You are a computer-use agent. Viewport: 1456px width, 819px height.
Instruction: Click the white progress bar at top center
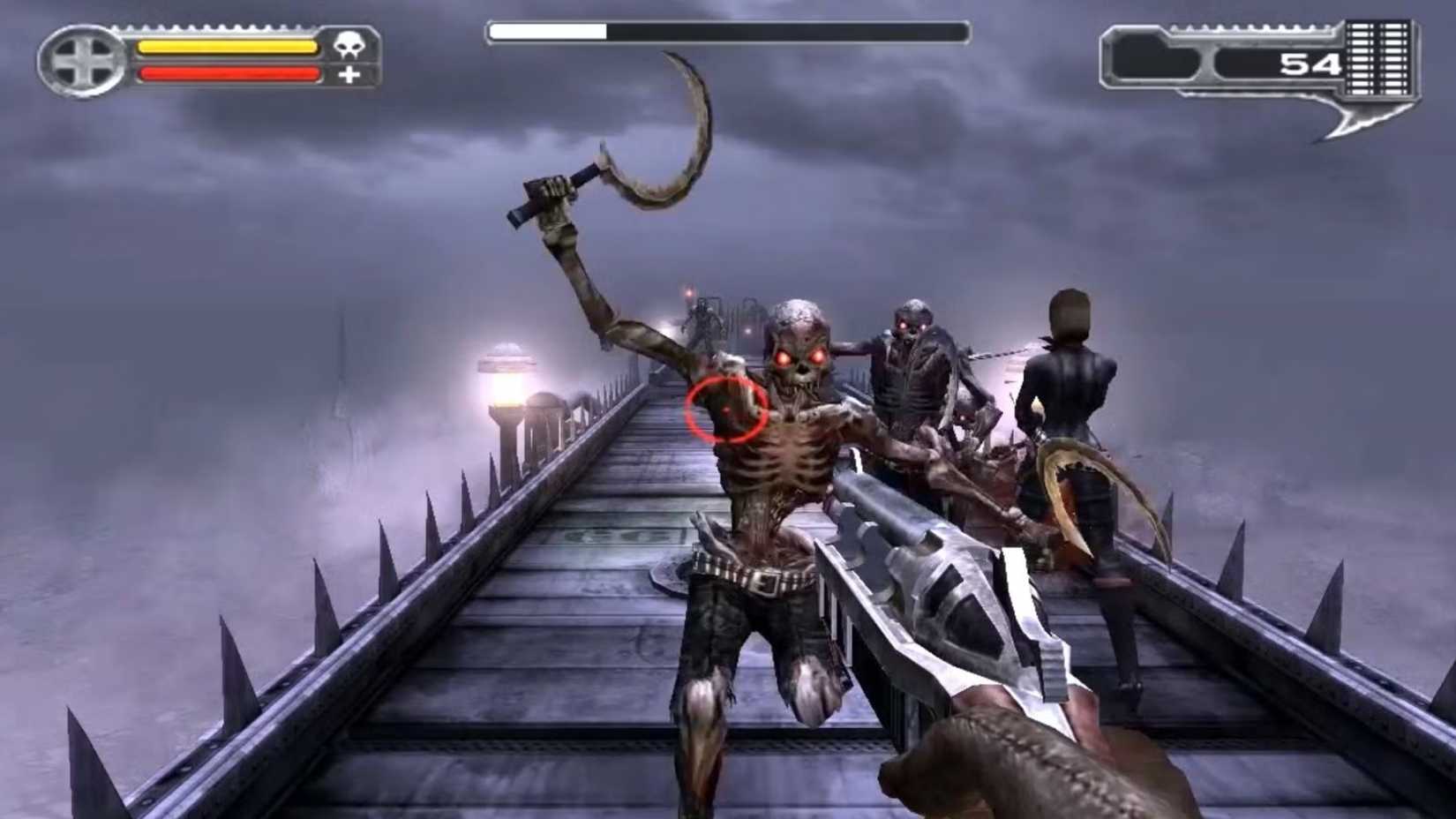click(547, 29)
